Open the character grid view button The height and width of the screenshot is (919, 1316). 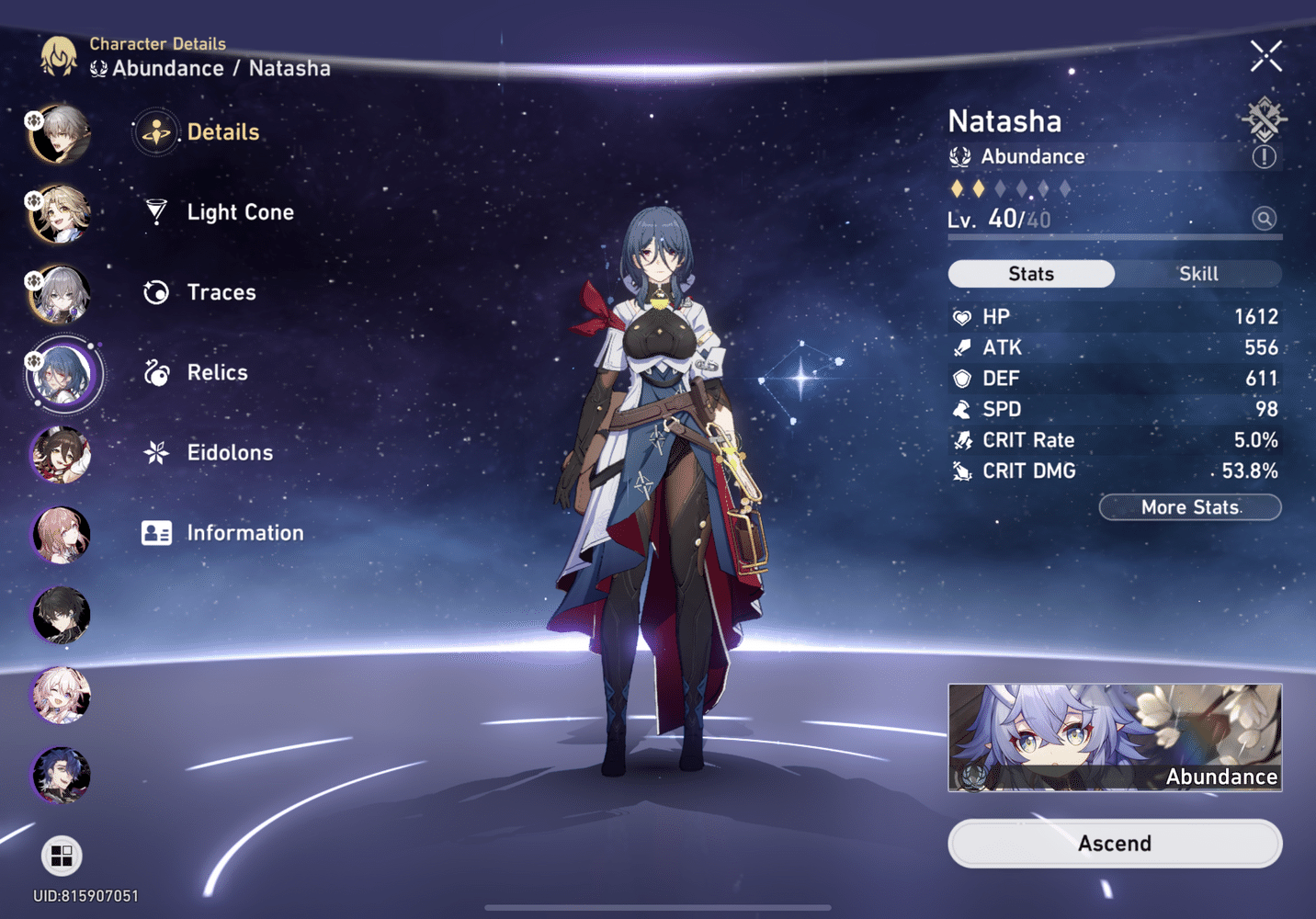pyautogui.click(x=62, y=856)
